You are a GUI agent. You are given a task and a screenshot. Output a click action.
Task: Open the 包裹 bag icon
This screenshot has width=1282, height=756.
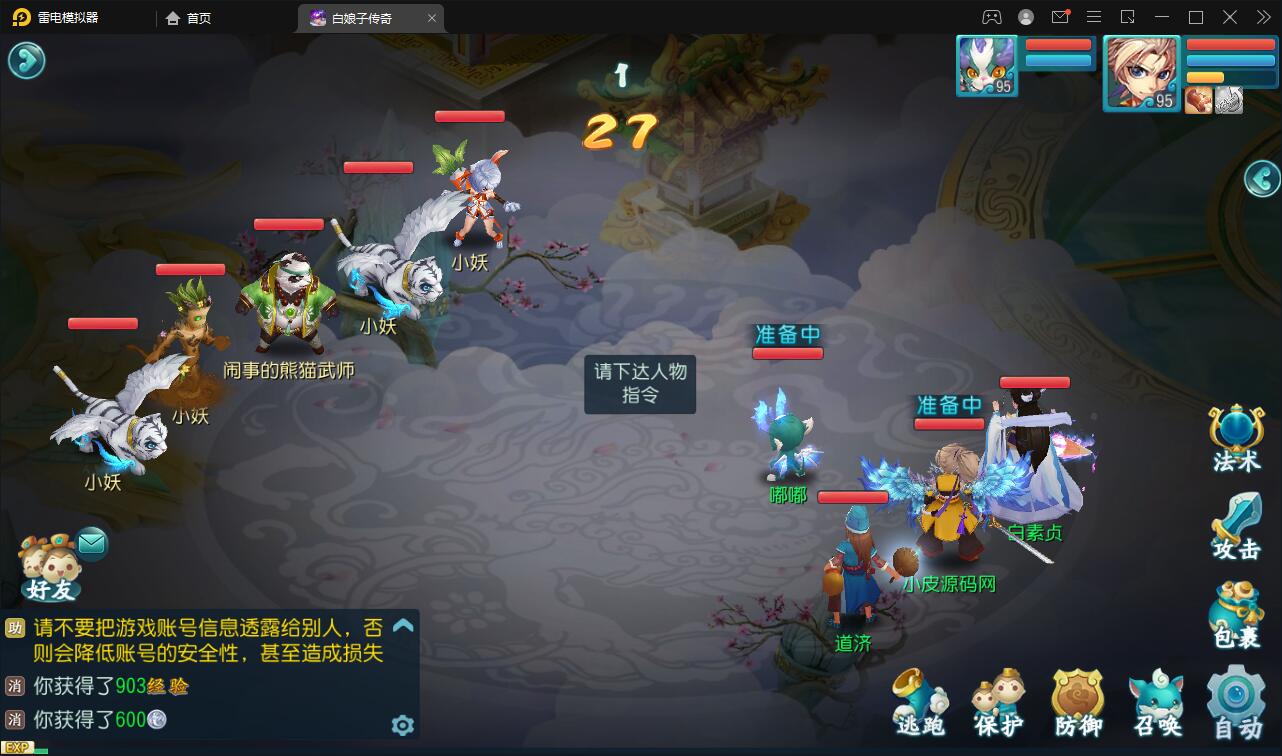pos(1236,608)
